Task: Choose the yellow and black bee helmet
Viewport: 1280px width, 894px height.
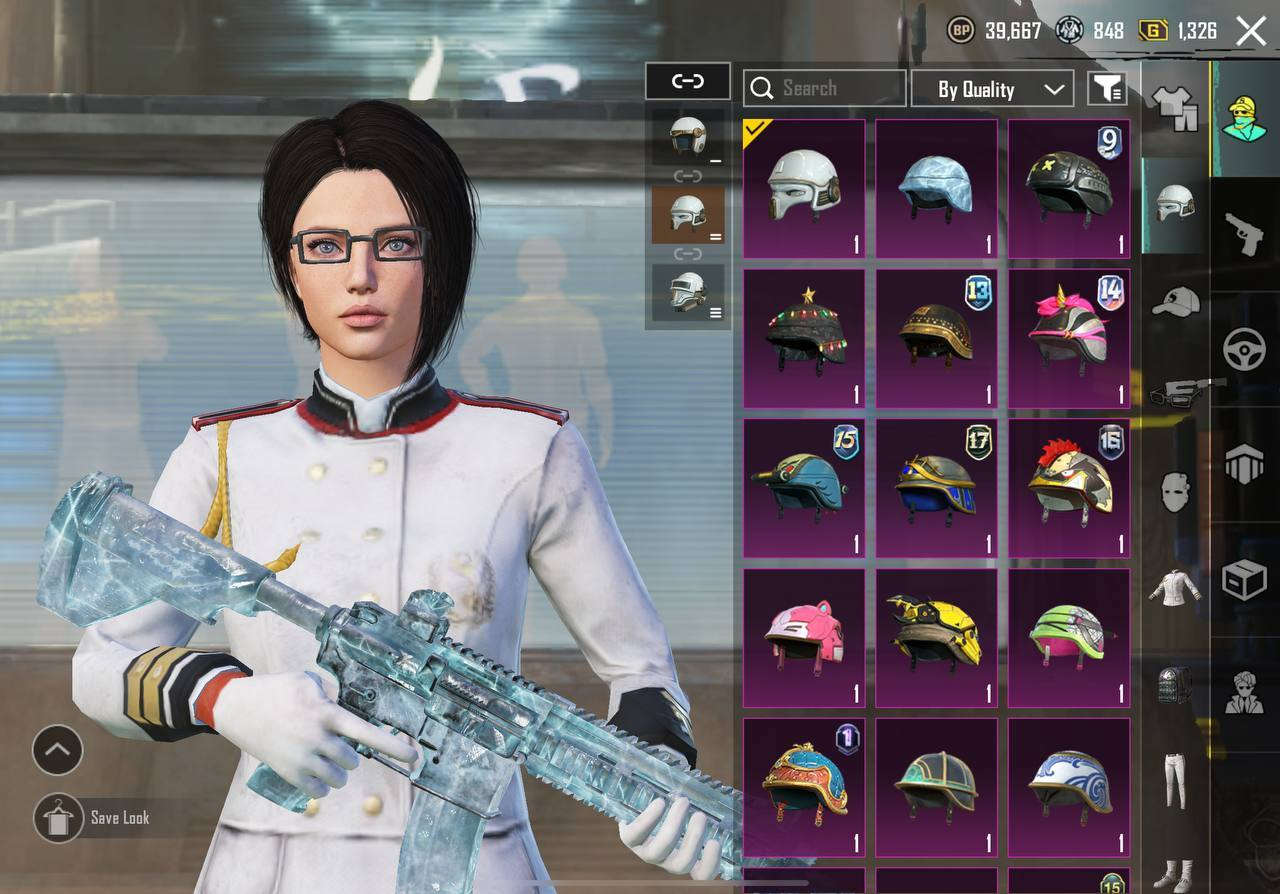Action: pos(936,638)
